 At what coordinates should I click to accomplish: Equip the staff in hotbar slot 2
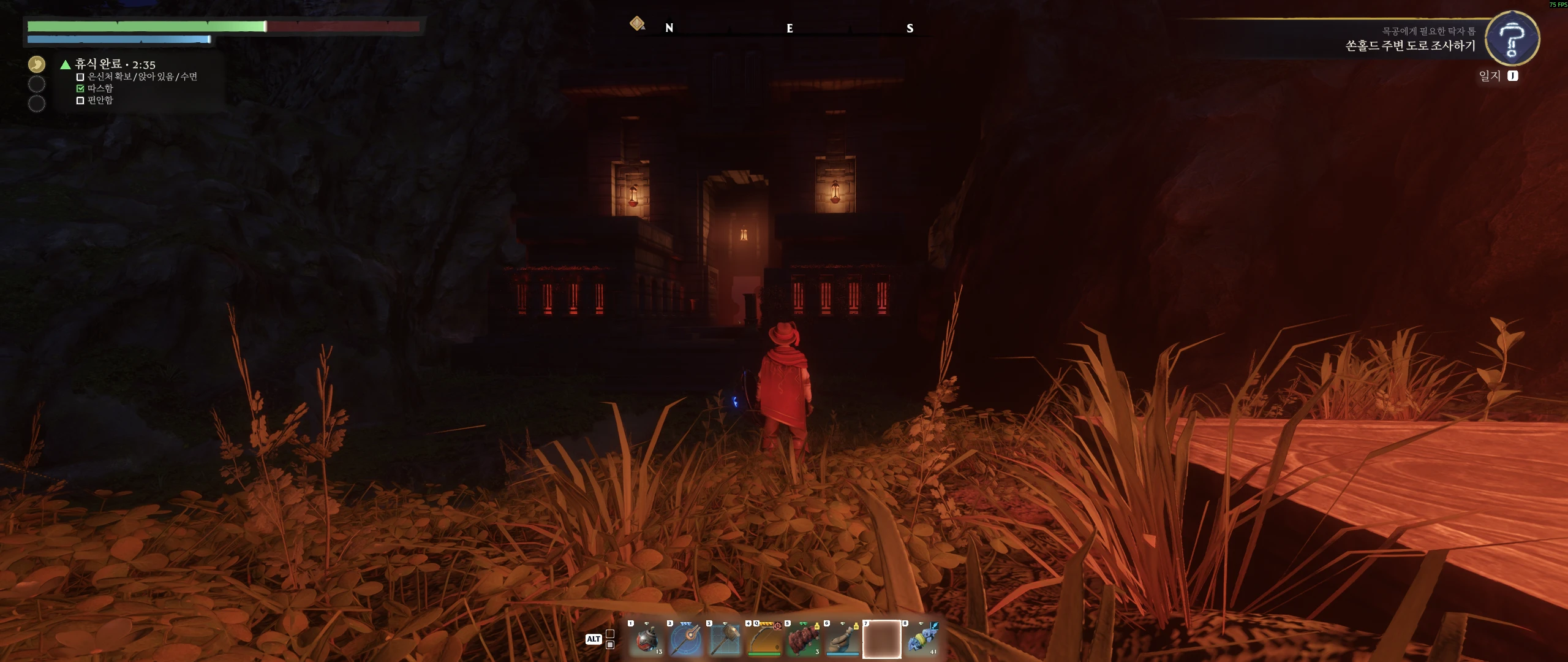coord(686,639)
